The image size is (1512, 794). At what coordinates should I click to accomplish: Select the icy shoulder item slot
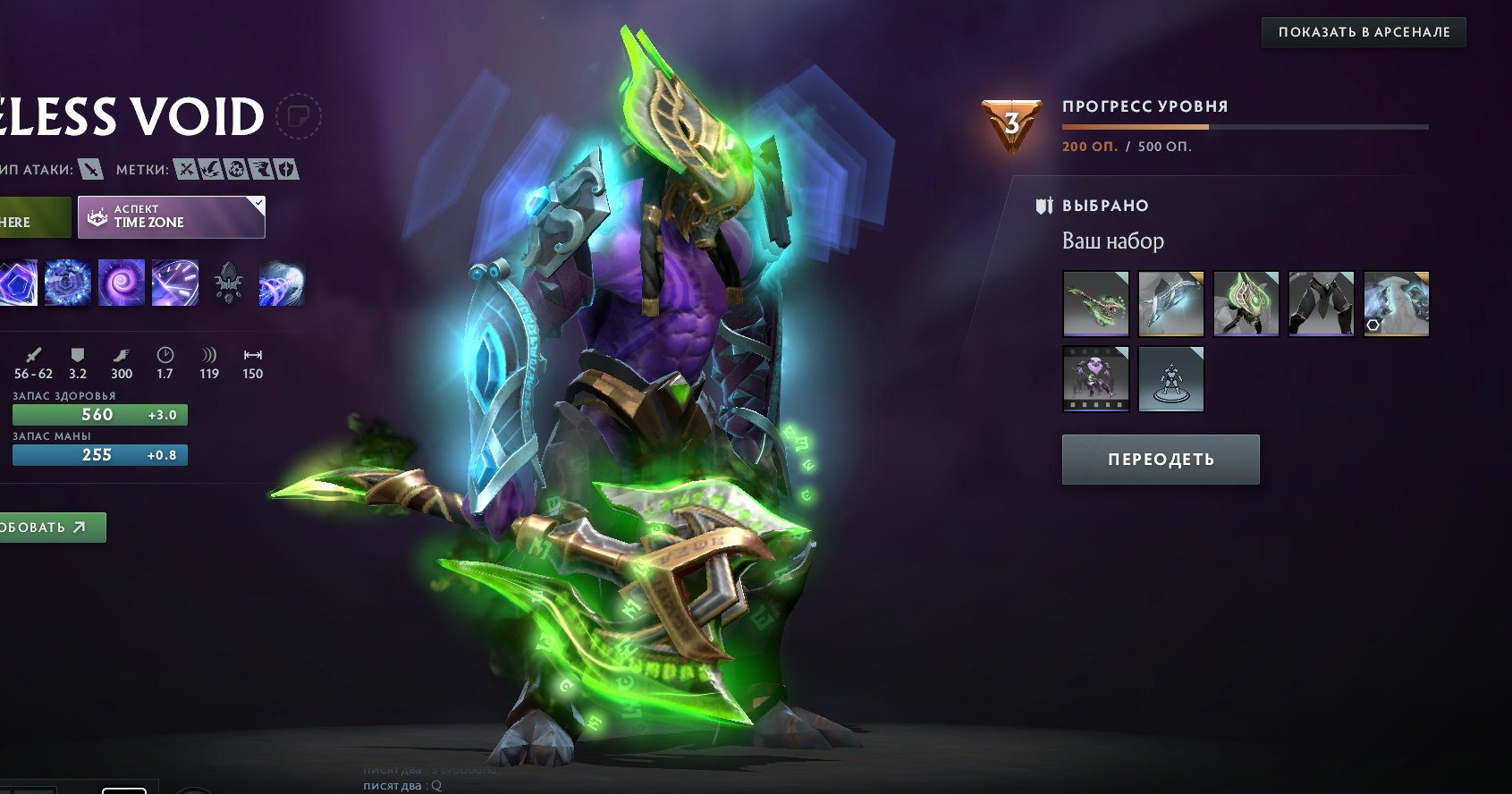point(1396,304)
